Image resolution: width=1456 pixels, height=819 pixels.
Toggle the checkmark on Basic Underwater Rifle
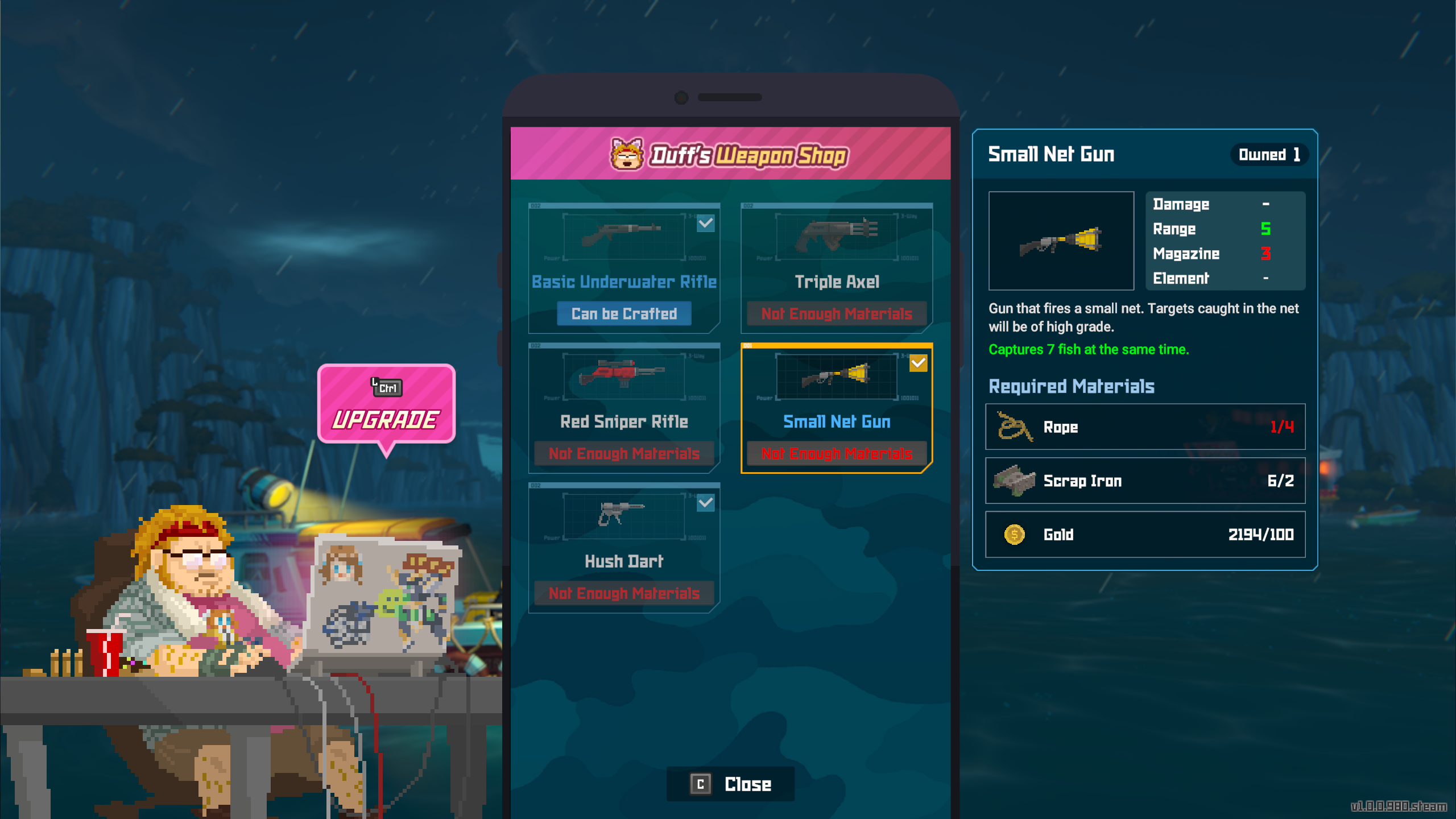pos(705,224)
